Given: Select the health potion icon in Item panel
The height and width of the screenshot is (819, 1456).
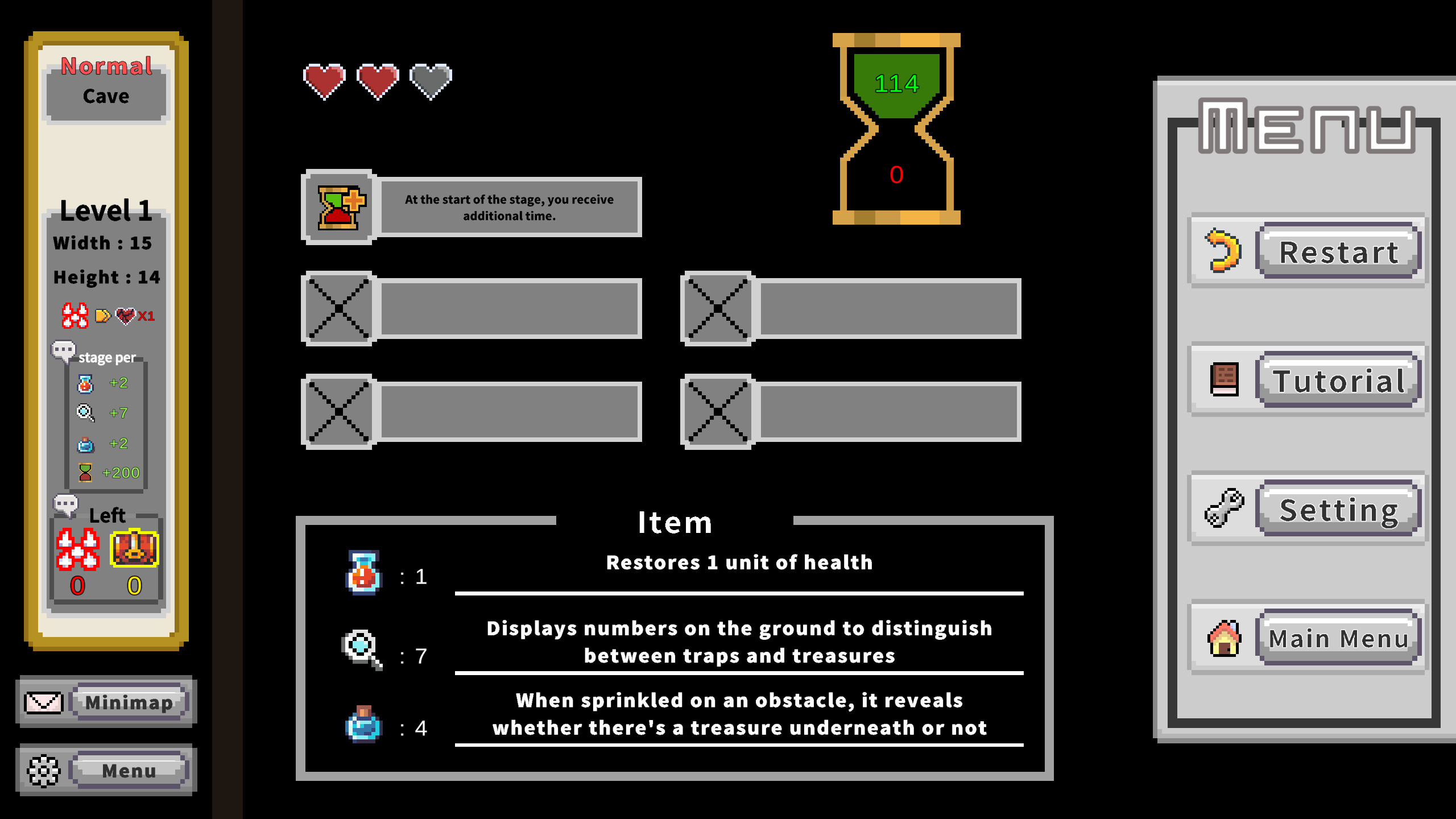Looking at the screenshot, I should click(363, 573).
